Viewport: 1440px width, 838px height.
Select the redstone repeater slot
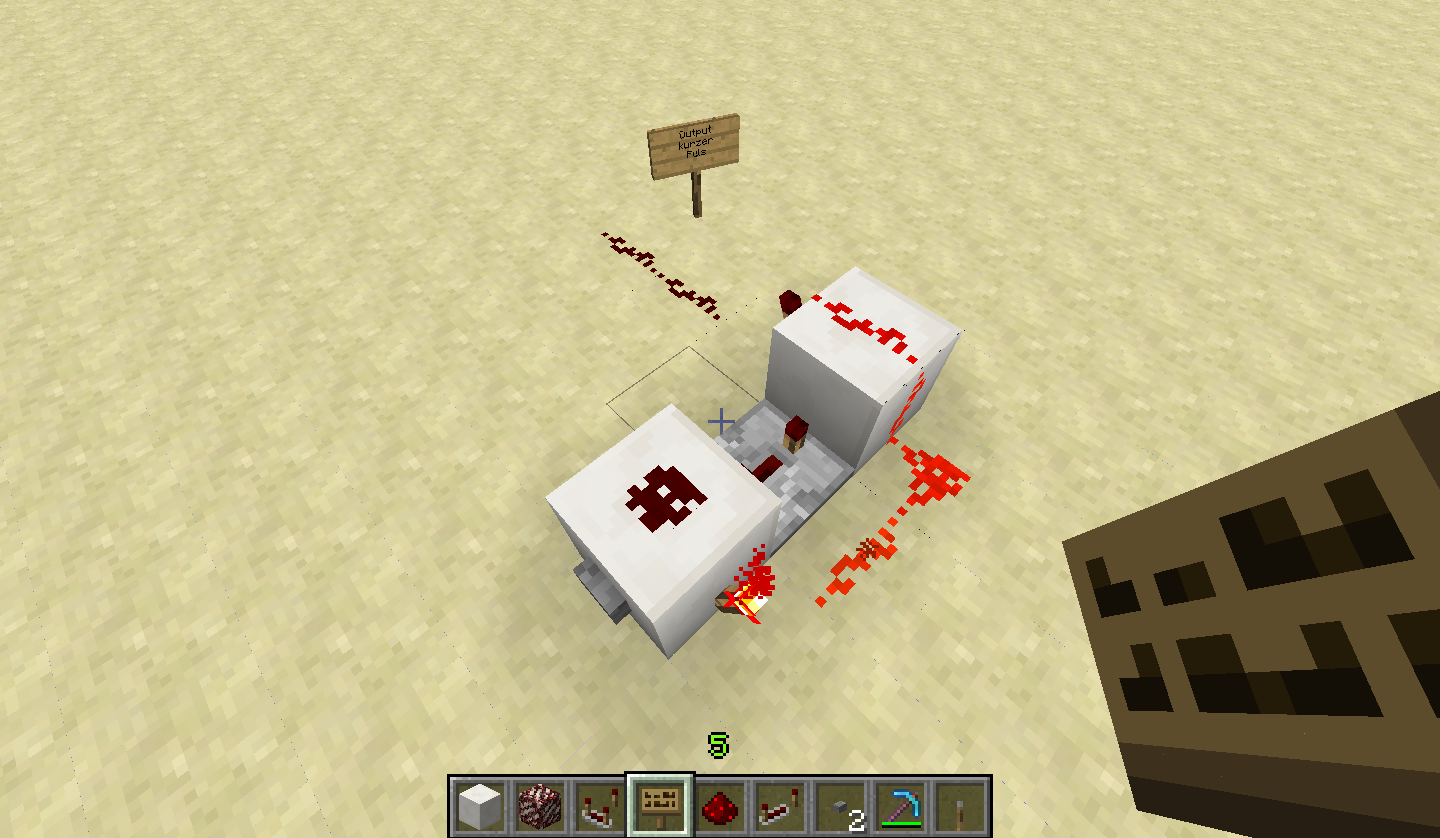tap(780, 806)
